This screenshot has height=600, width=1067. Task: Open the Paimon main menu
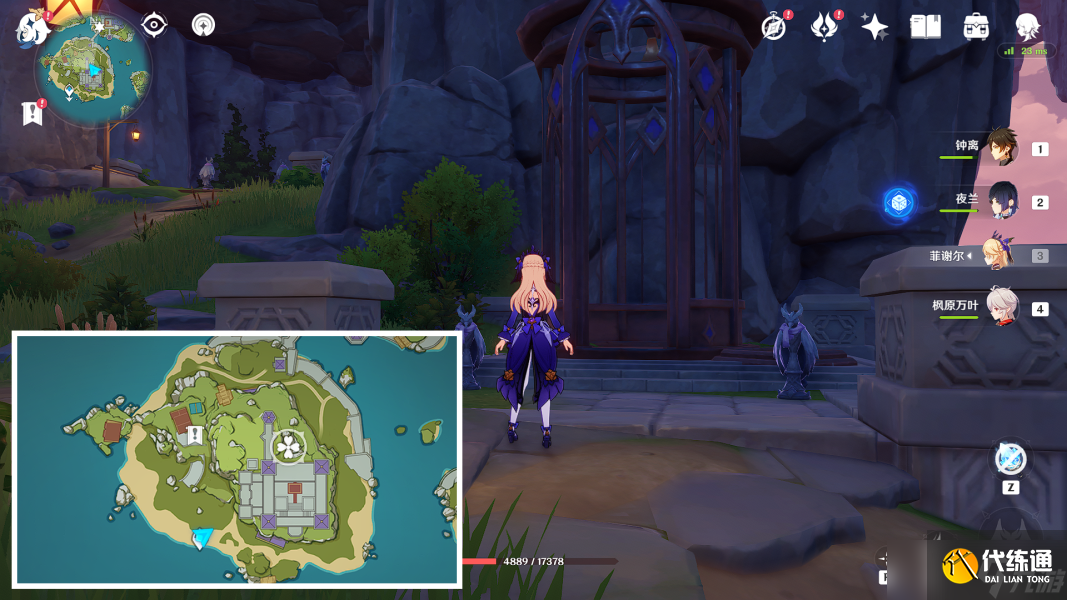tap(32, 28)
